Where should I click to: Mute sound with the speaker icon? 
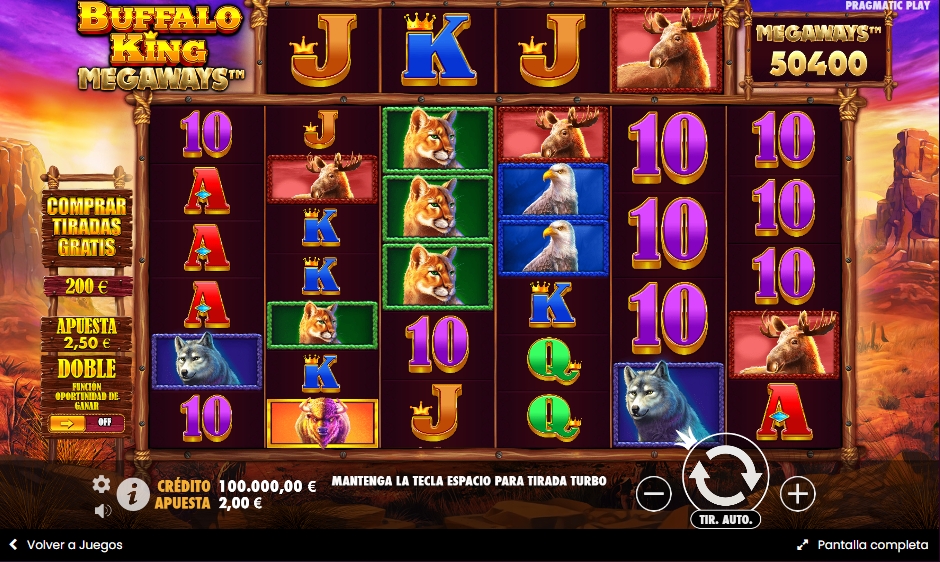[x=102, y=510]
